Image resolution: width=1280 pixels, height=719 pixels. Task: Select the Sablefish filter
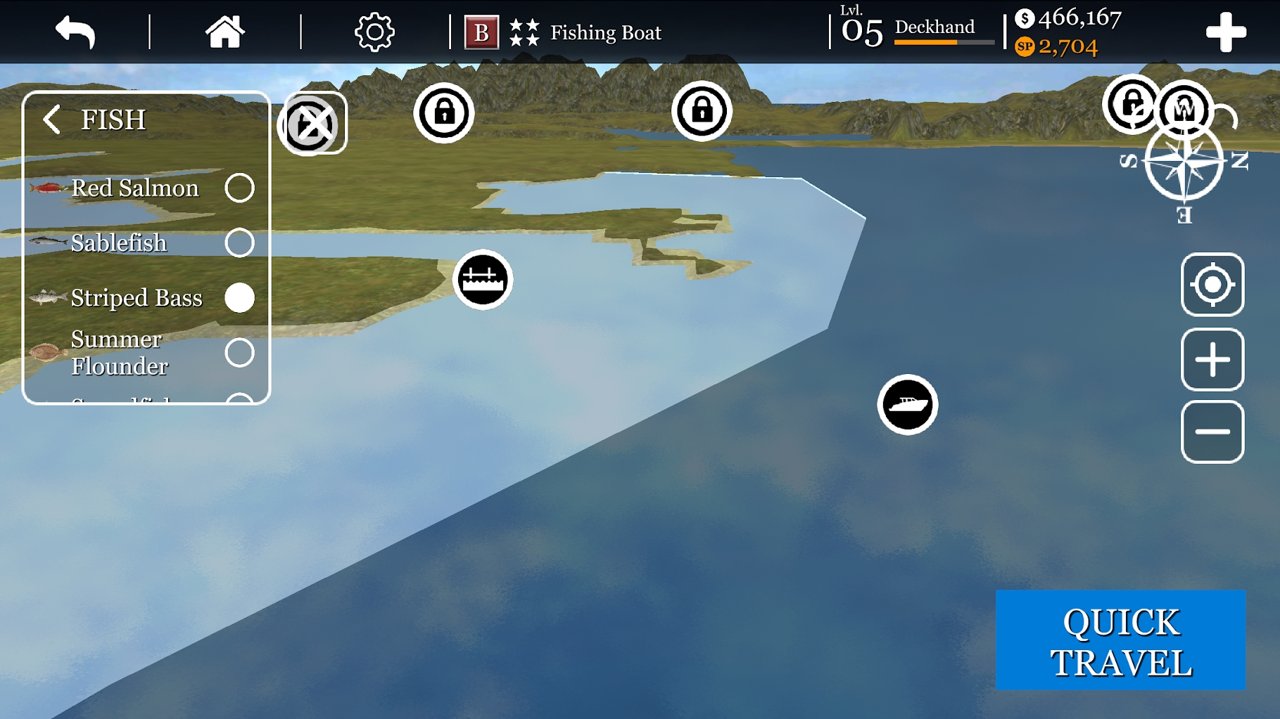(x=239, y=243)
